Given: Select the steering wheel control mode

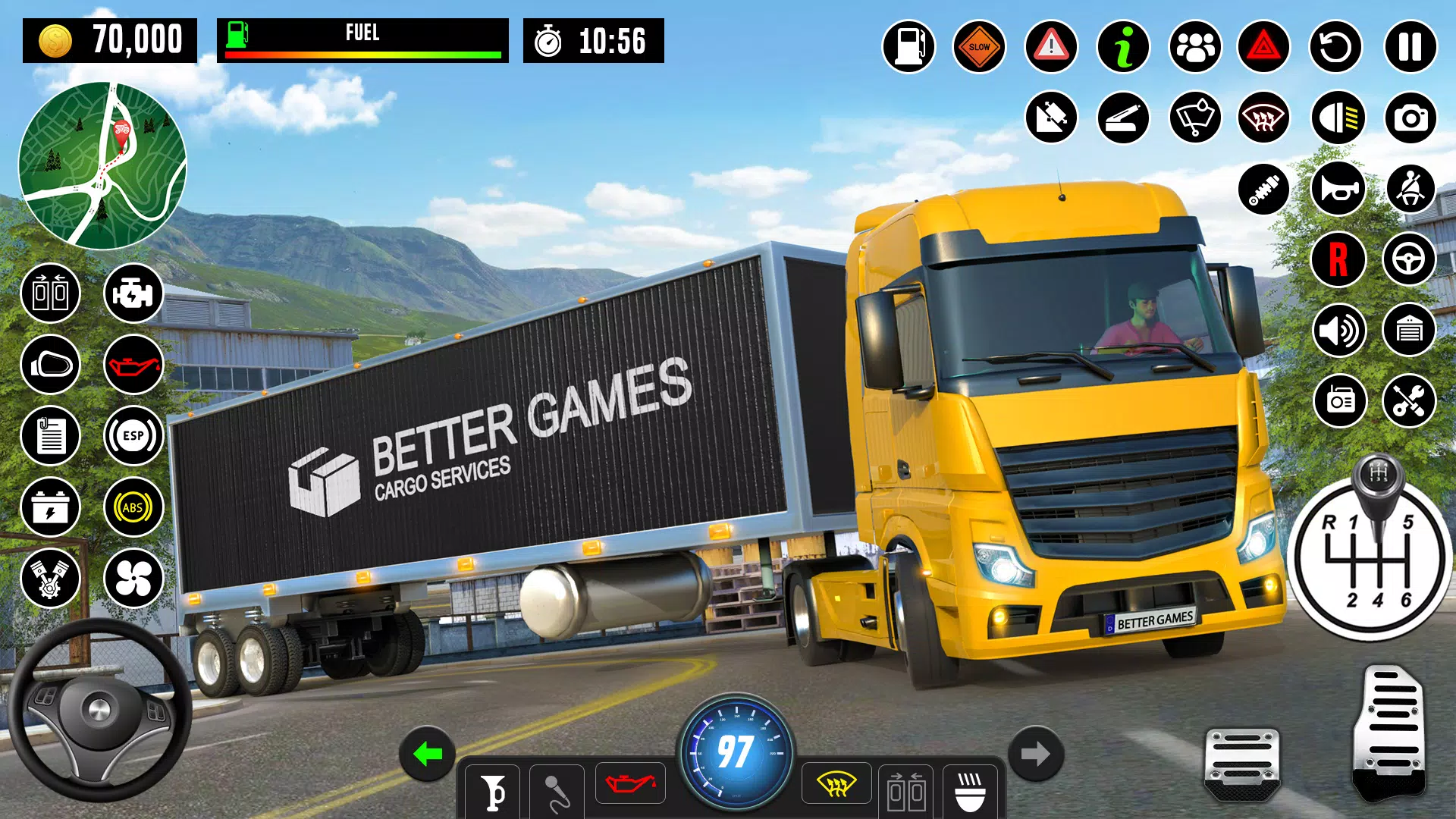Looking at the screenshot, I should pyautogui.click(x=1409, y=259).
